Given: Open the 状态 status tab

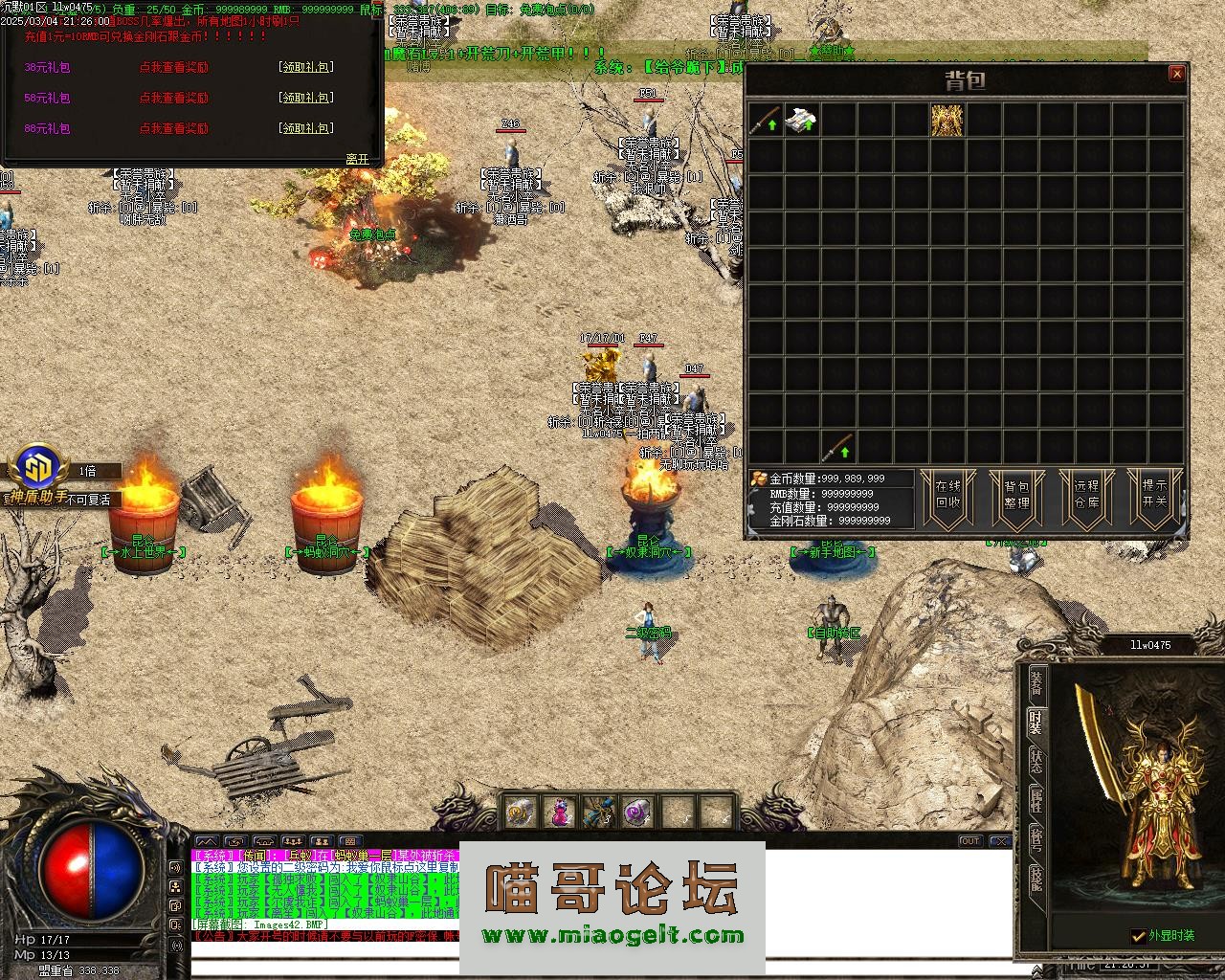Looking at the screenshot, I should (x=1036, y=761).
